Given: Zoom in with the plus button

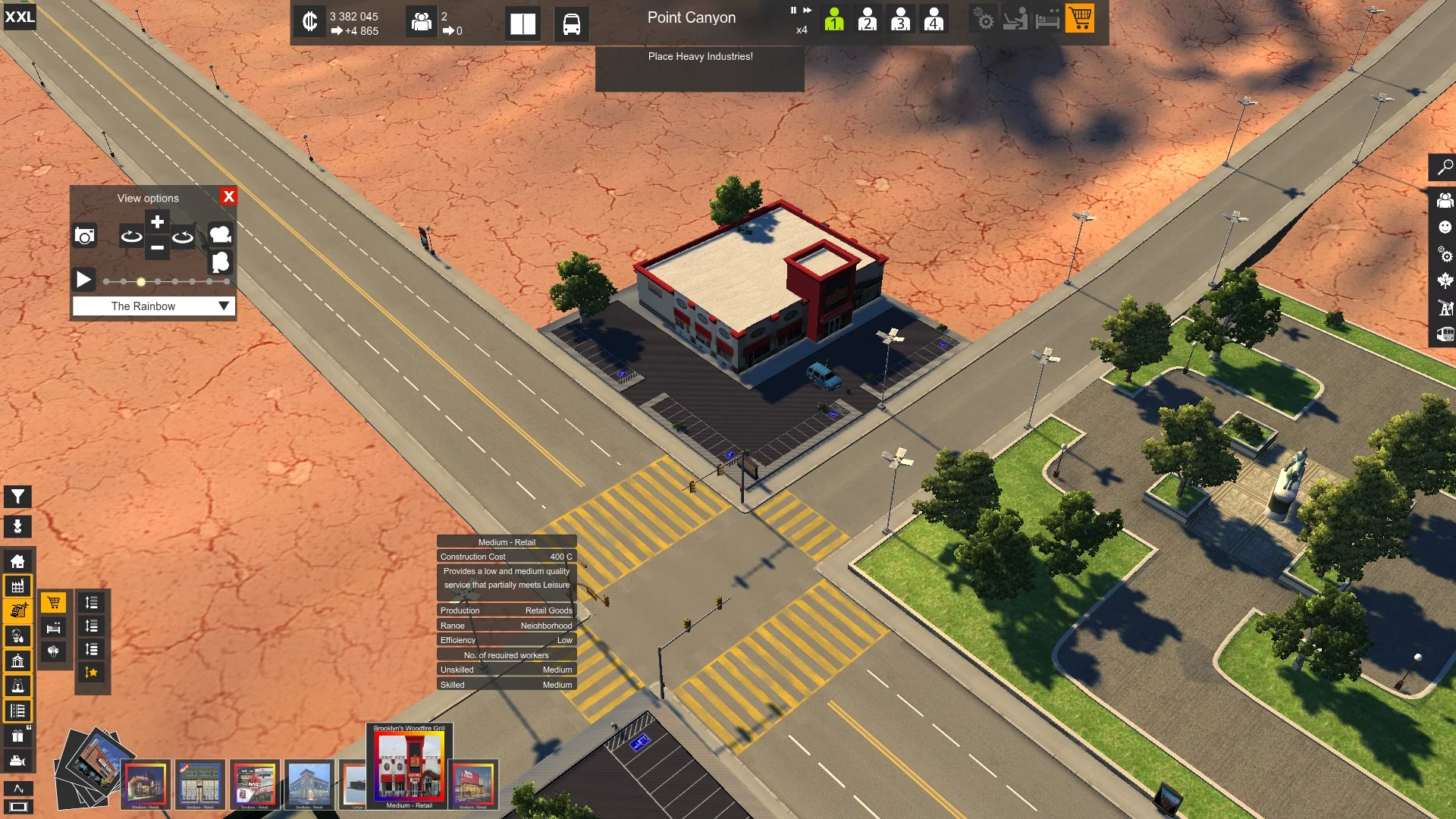Looking at the screenshot, I should [157, 222].
